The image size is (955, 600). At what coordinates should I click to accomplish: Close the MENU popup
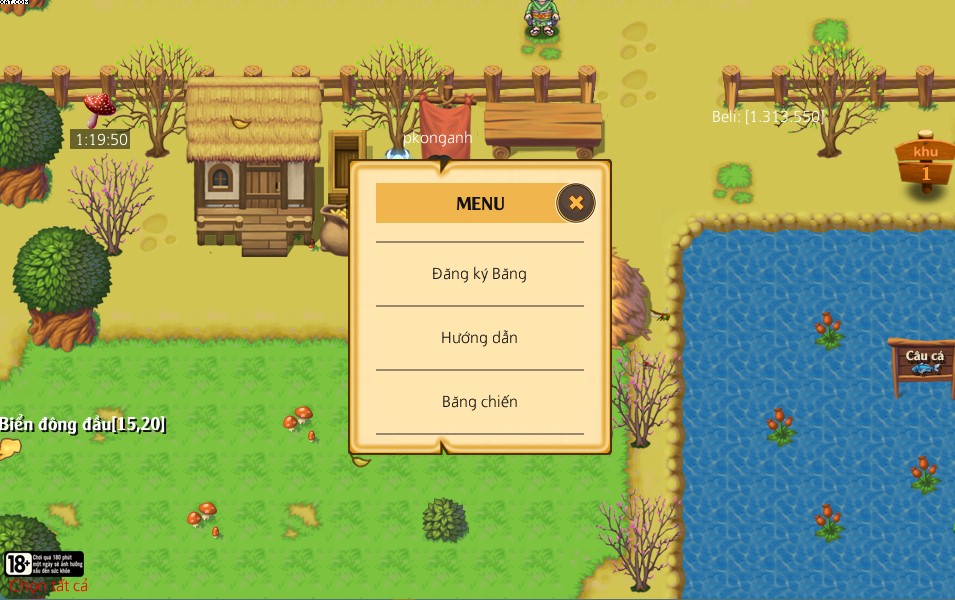point(576,203)
